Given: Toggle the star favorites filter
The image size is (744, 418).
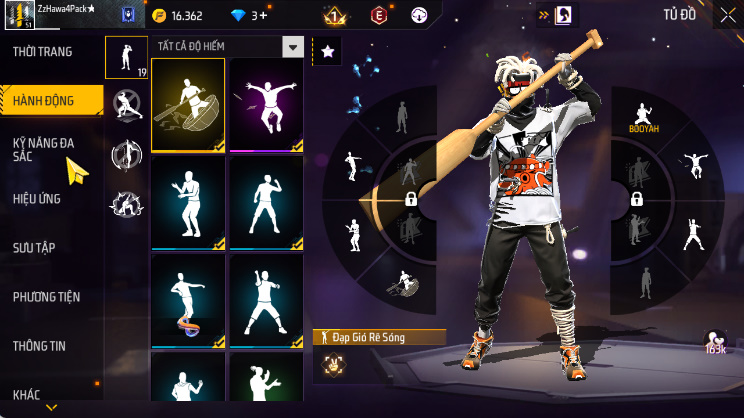Looking at the screenshot, I should (x=327, y=50).
